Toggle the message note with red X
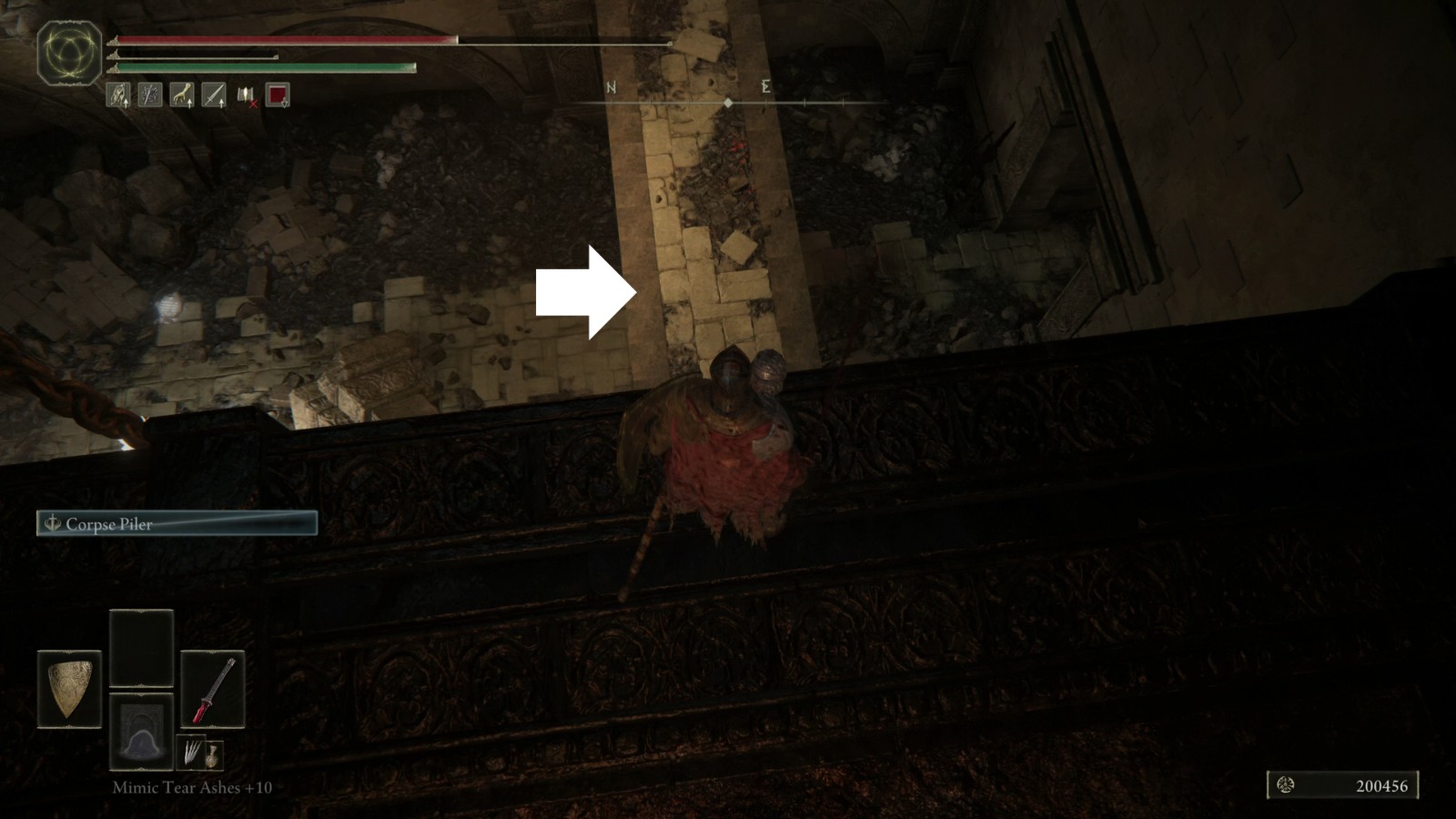Image resolution: width=1456 pixels, height=819 pixels. pyautogui.click(x=245, y=96)
